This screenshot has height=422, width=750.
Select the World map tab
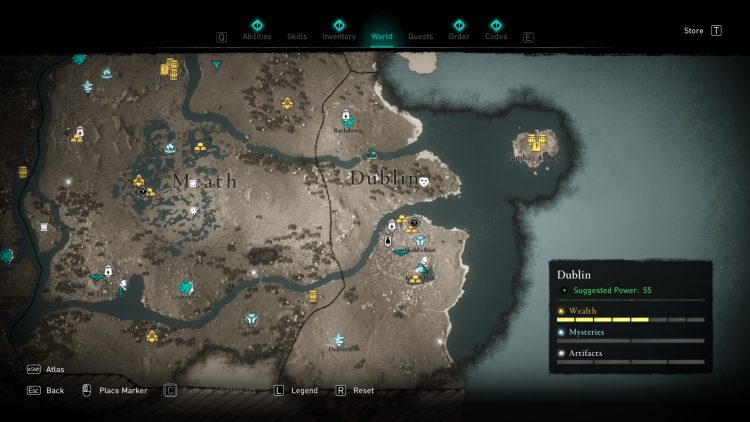tap(382, 36)
